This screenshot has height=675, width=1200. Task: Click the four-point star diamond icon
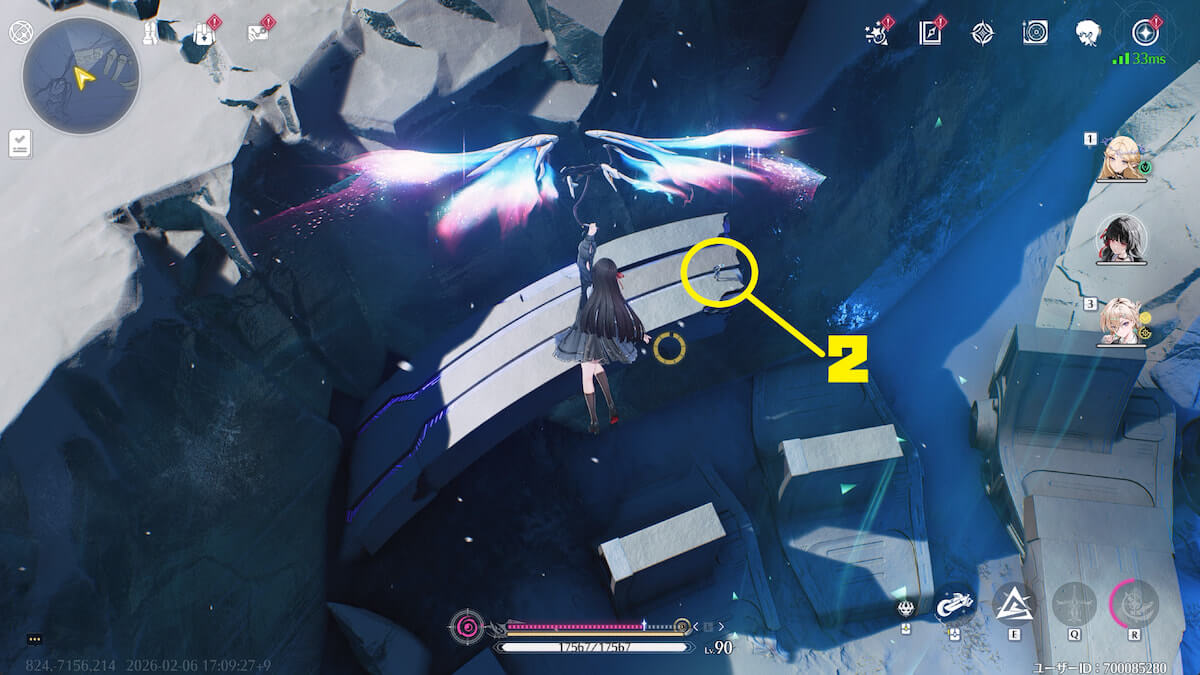click(983, 34)
